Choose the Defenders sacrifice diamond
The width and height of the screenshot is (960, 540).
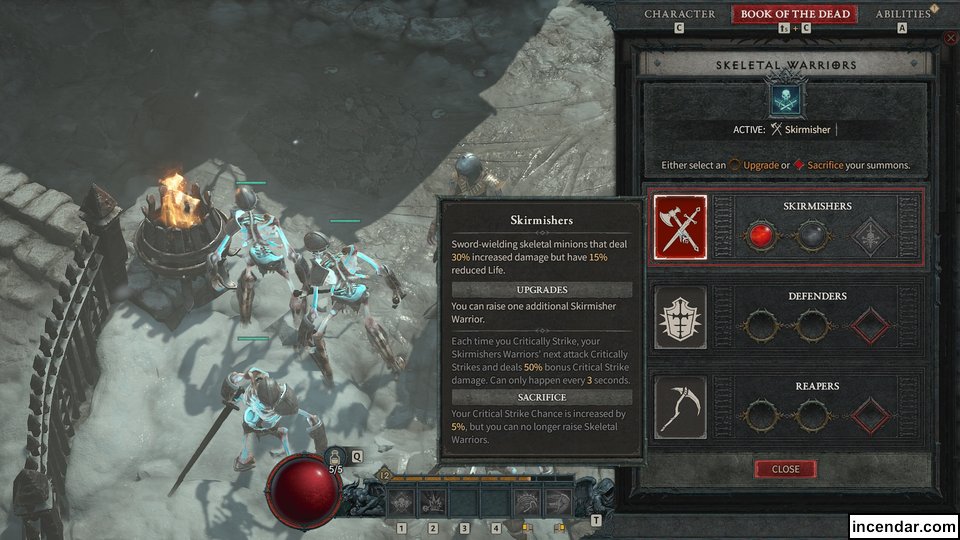(x=870, y=325)
